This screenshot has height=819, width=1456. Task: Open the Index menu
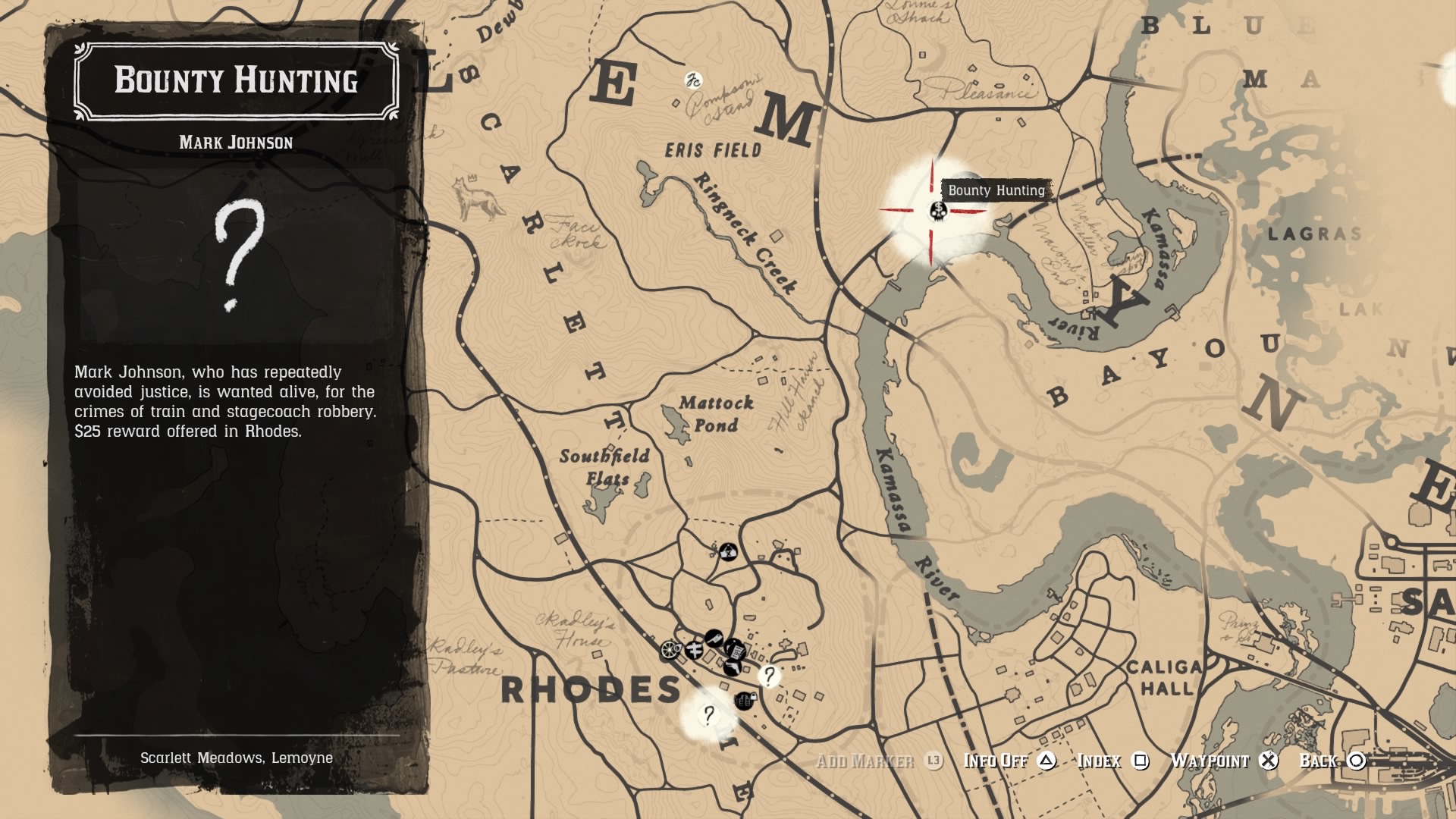click(1103, 761)
